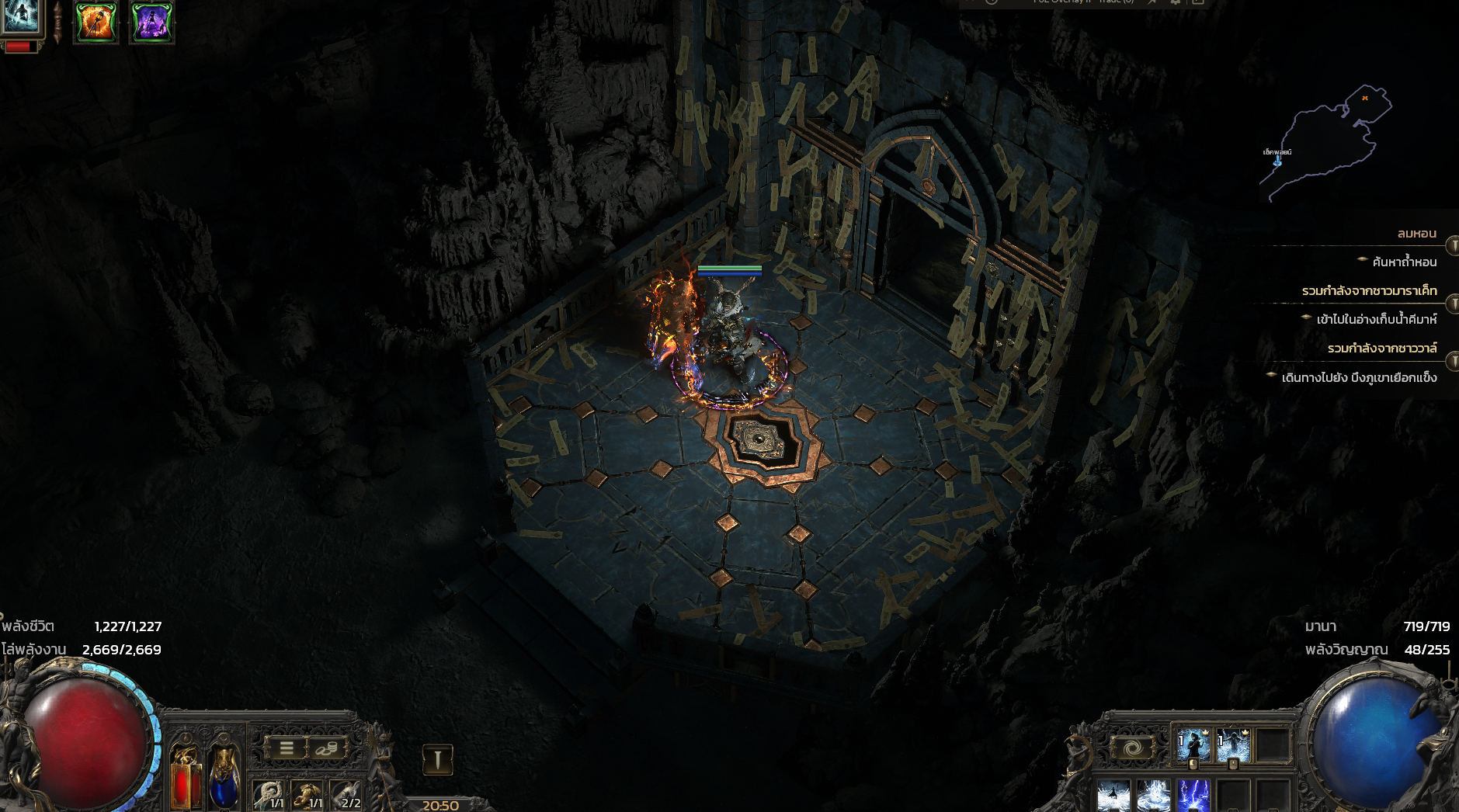
Task: Select the "รวมกำลังจากชาววาล์" quest title
Action: [x=1381, y=348]
